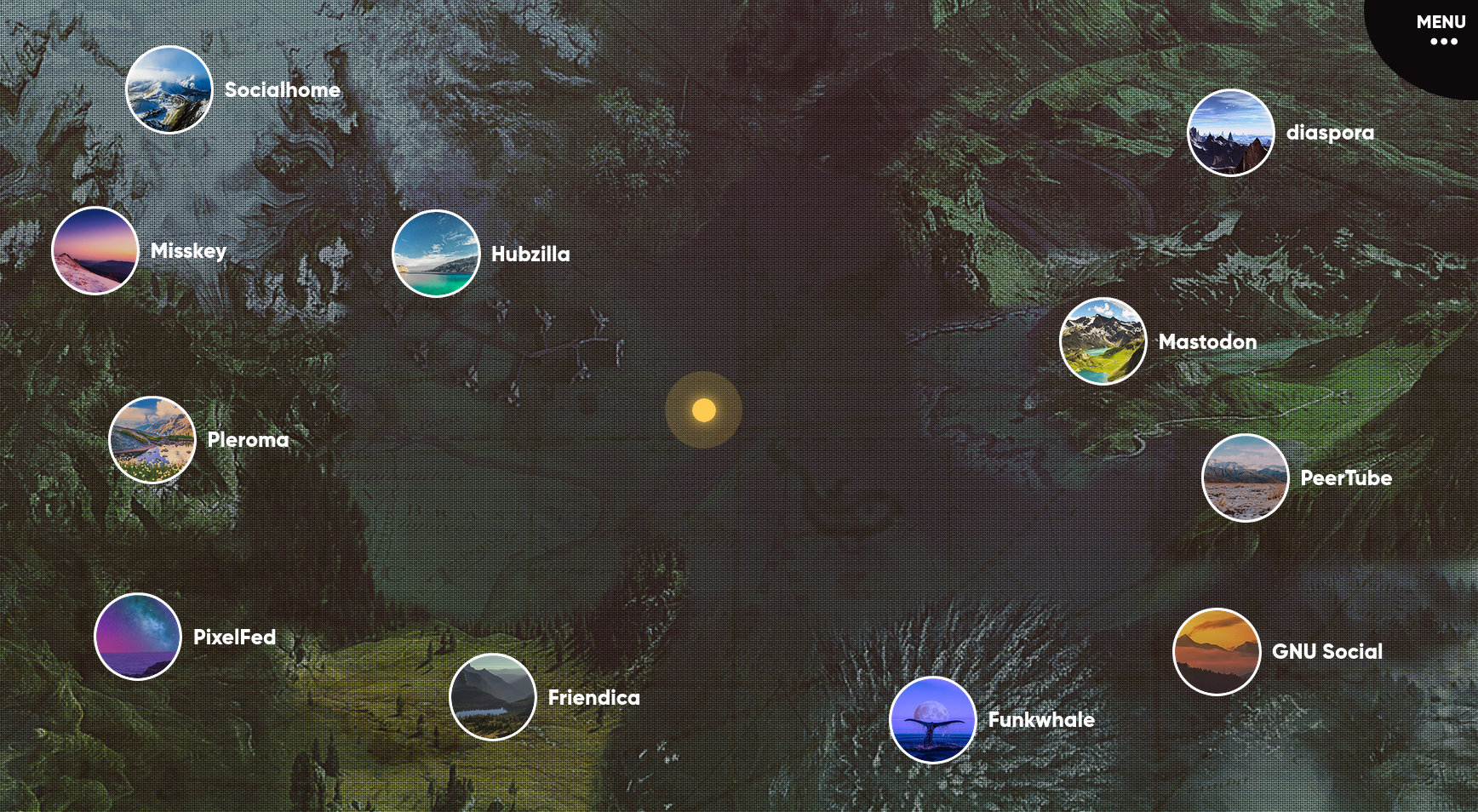Viewport: 1478px width, 812px height.
Task: Select the Hubzilla planet
Action: coord(436,254)
